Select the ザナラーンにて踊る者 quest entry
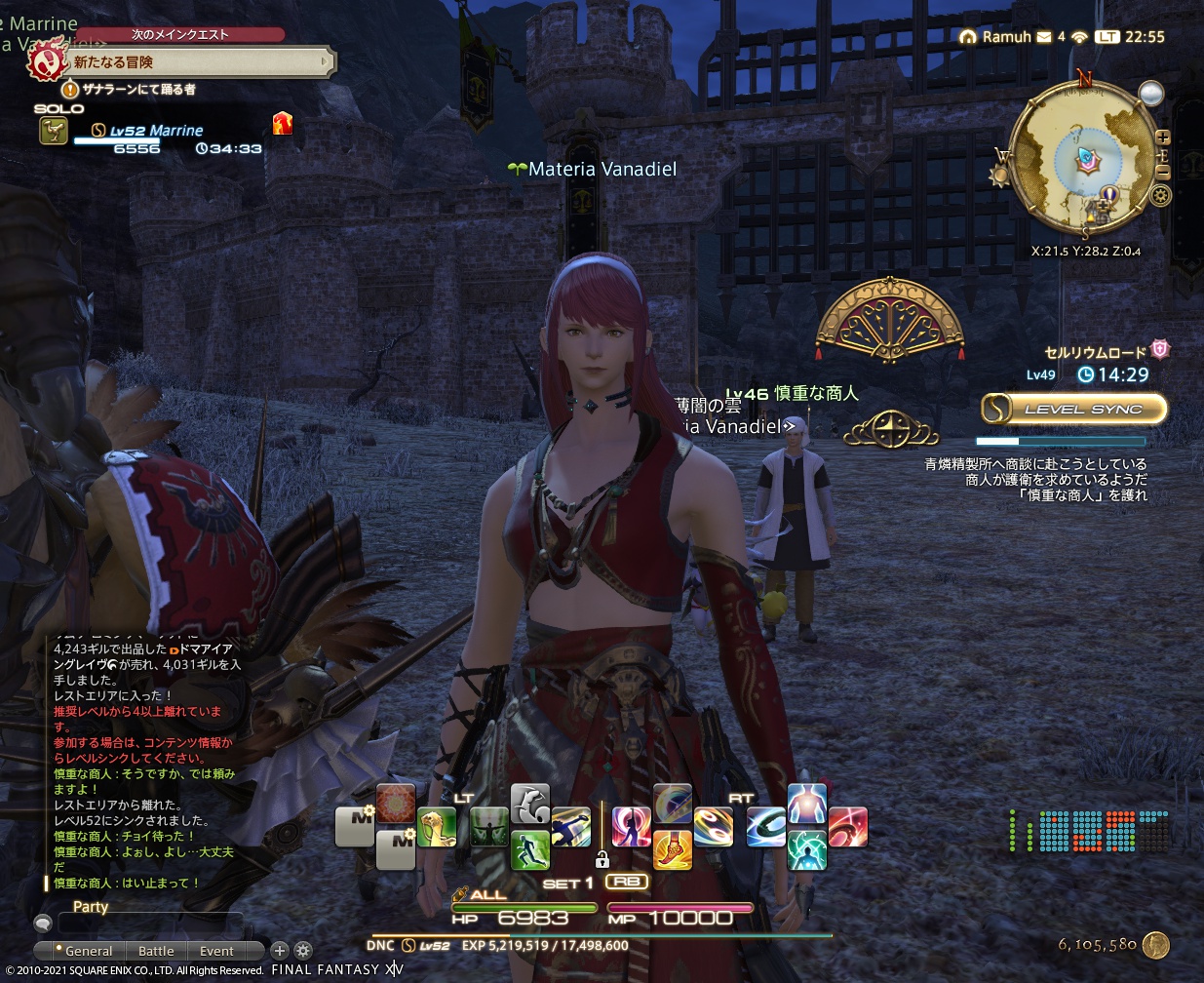 click(137, 89)
